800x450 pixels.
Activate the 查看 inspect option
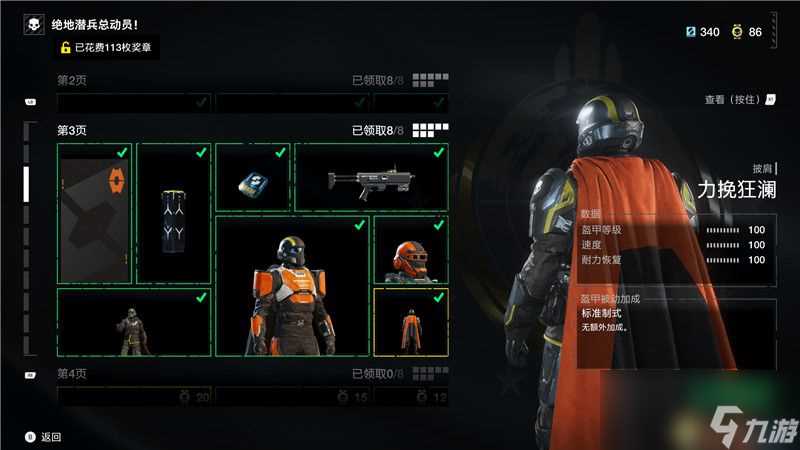pyautogui.click(x=740, y=100)
